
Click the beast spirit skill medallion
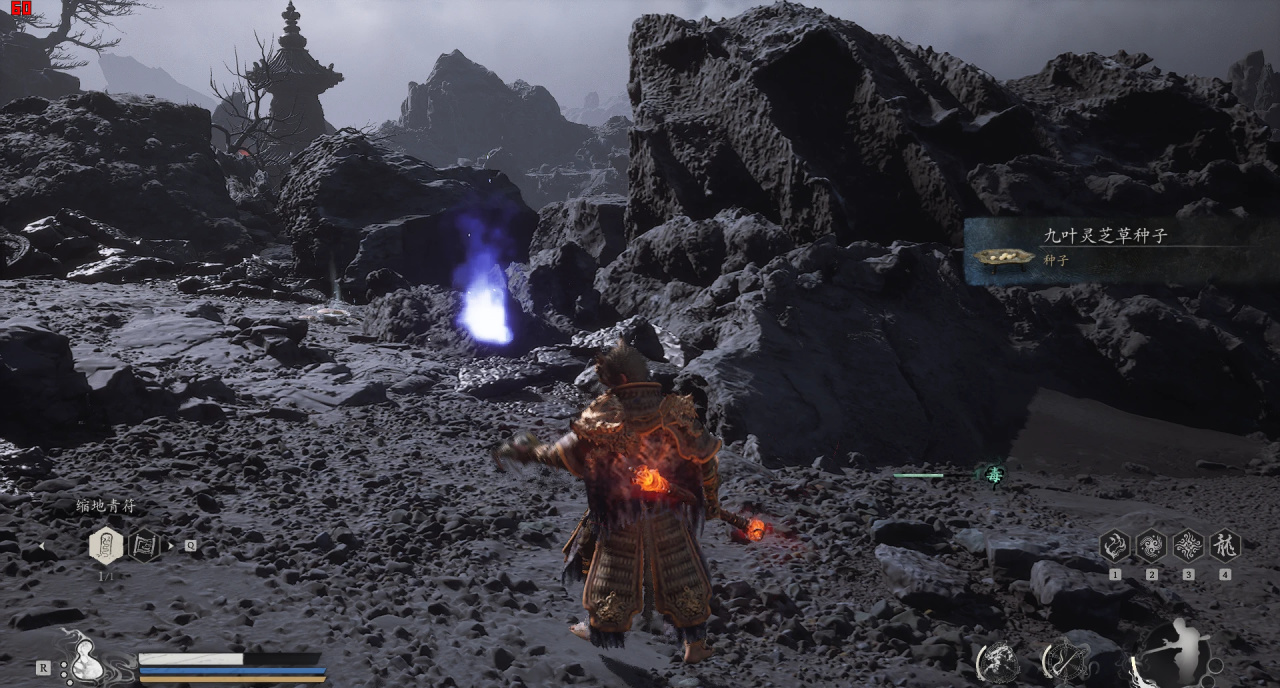pos(998,661)
